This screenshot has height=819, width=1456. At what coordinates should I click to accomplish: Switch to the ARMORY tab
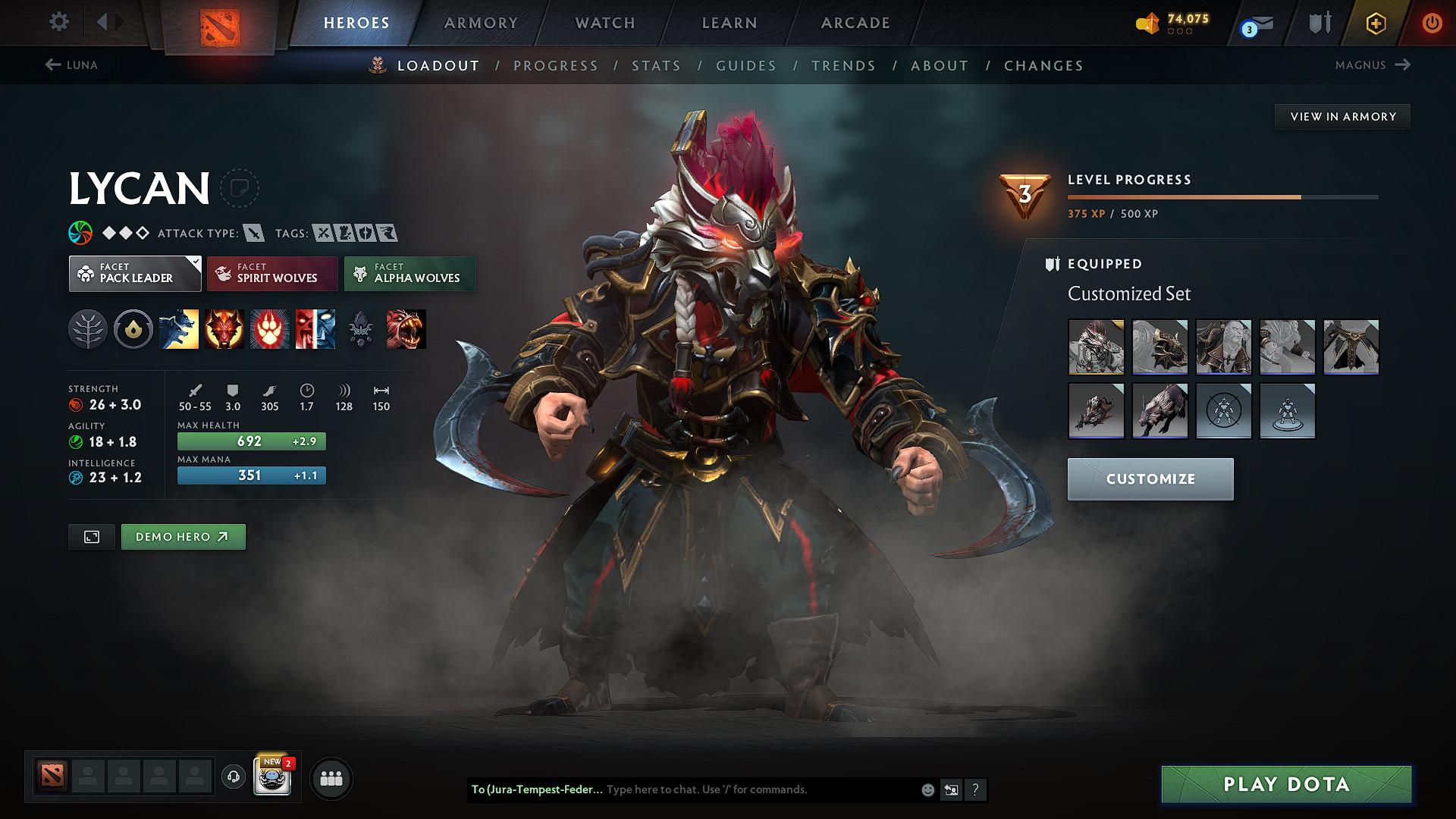[x=481, y=23]
